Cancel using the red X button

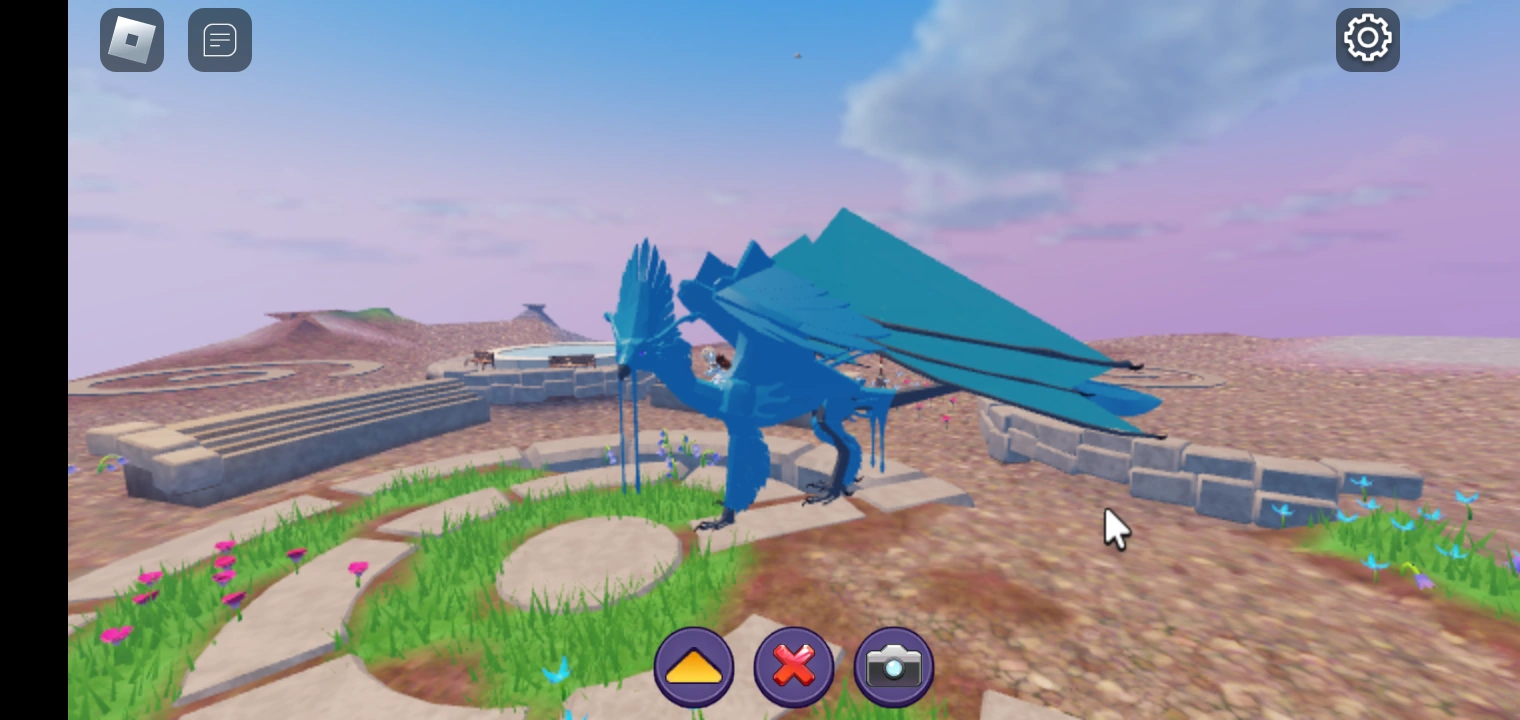[793, 666]
